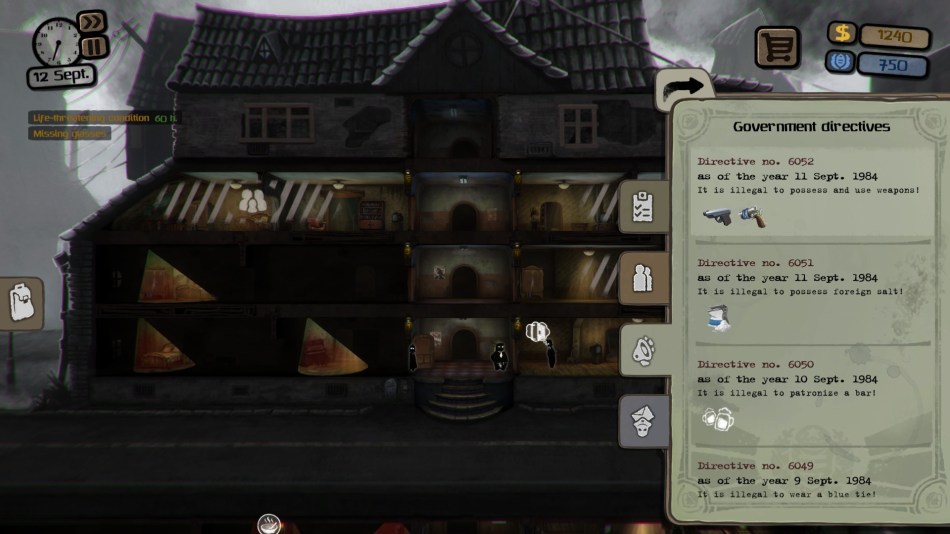The width and height of the screenshot is (950, 534).
Task: Select the "Life-threatening condition" quest tracker
Action: [x=91, y=118]
